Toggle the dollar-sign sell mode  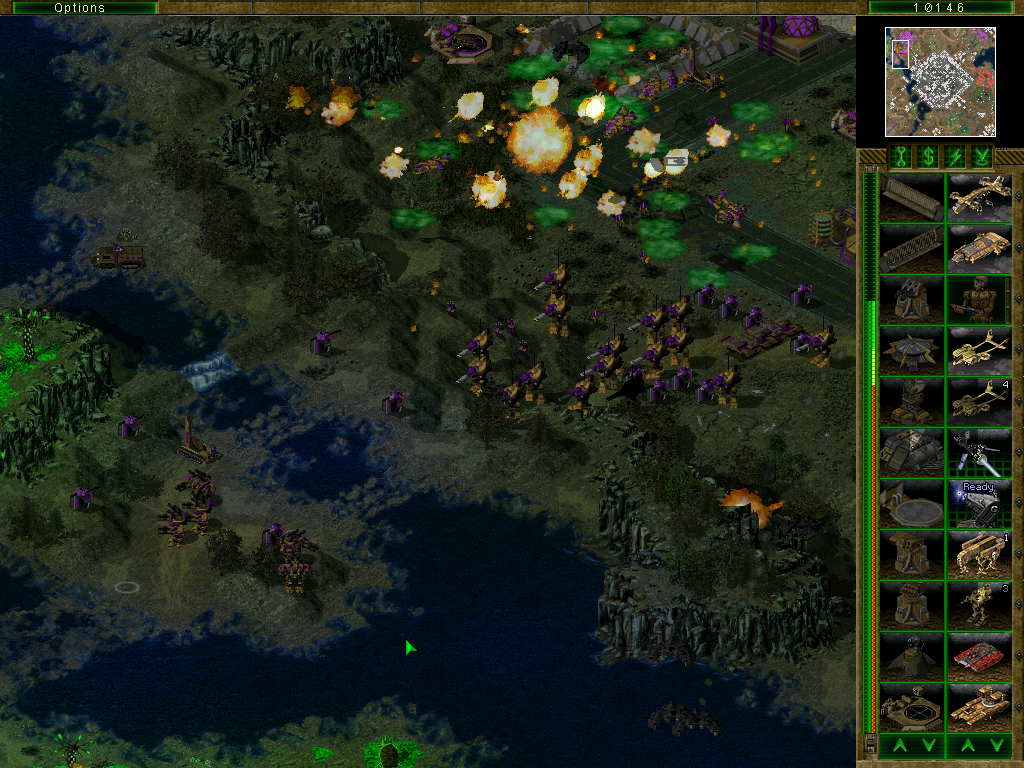(927, 156)
